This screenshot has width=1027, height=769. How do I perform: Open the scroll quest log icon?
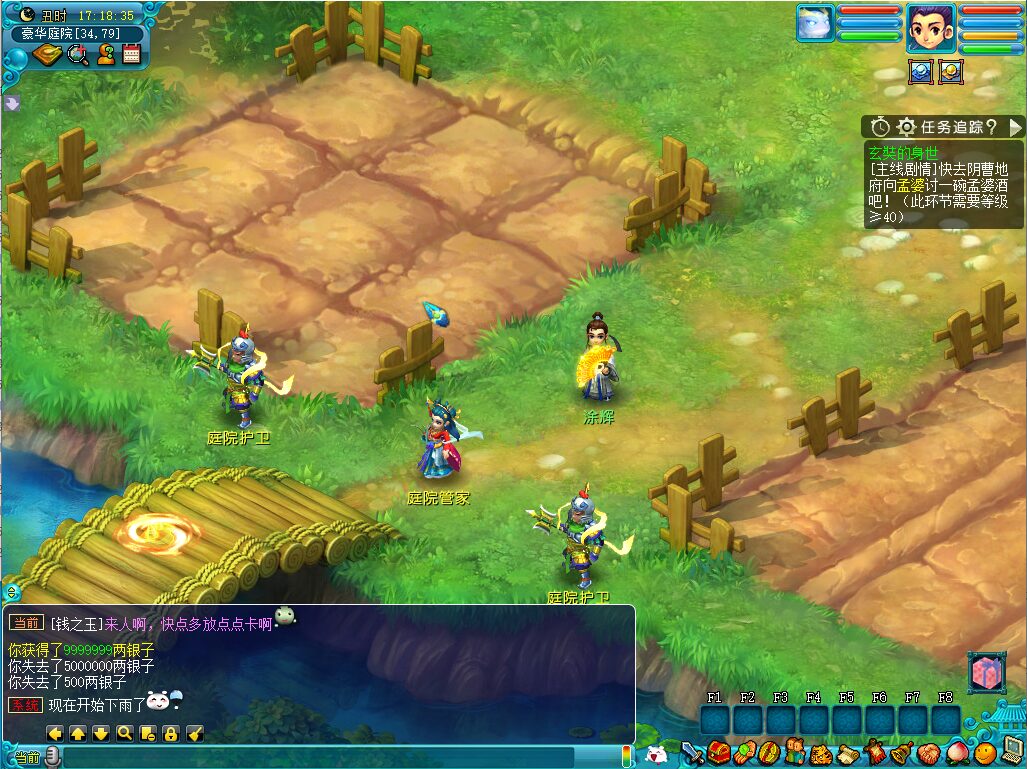click(848, 752)
